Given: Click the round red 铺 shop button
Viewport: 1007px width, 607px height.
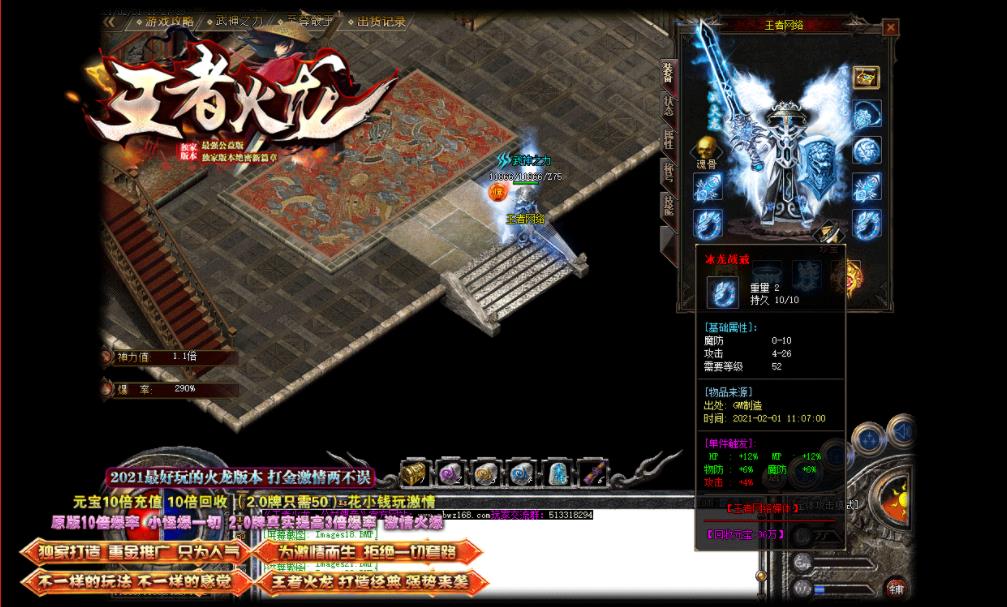Looking at the screenshot, I should click(895, 587).
